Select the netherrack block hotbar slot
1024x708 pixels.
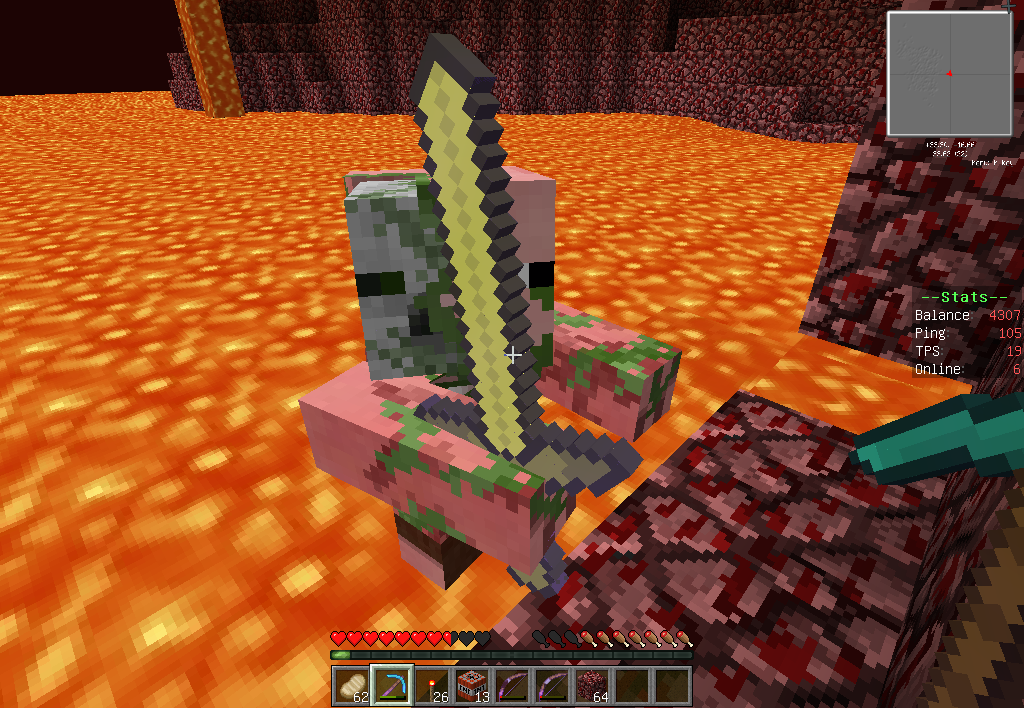592,686
